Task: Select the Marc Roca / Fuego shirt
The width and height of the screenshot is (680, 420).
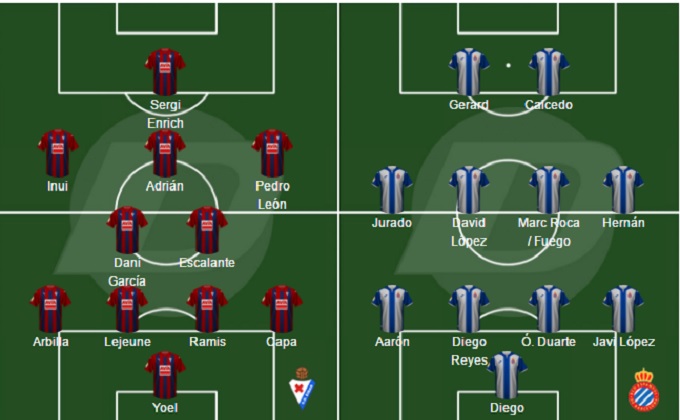Action: coord(549,190)
